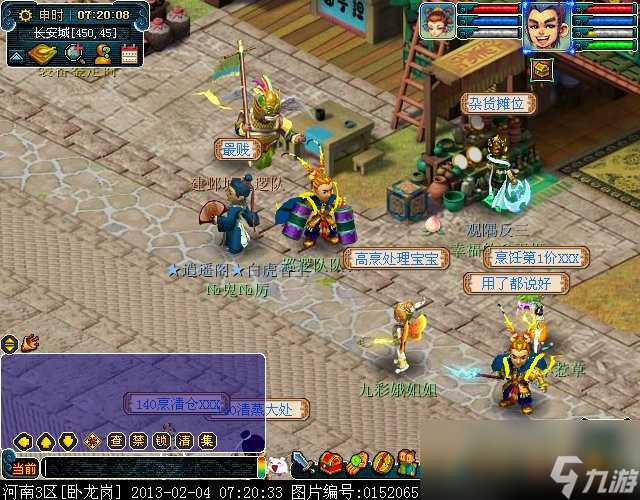Click the chat up arrow button
Viewport: 640px width, 500px height.
click(44, 441)
